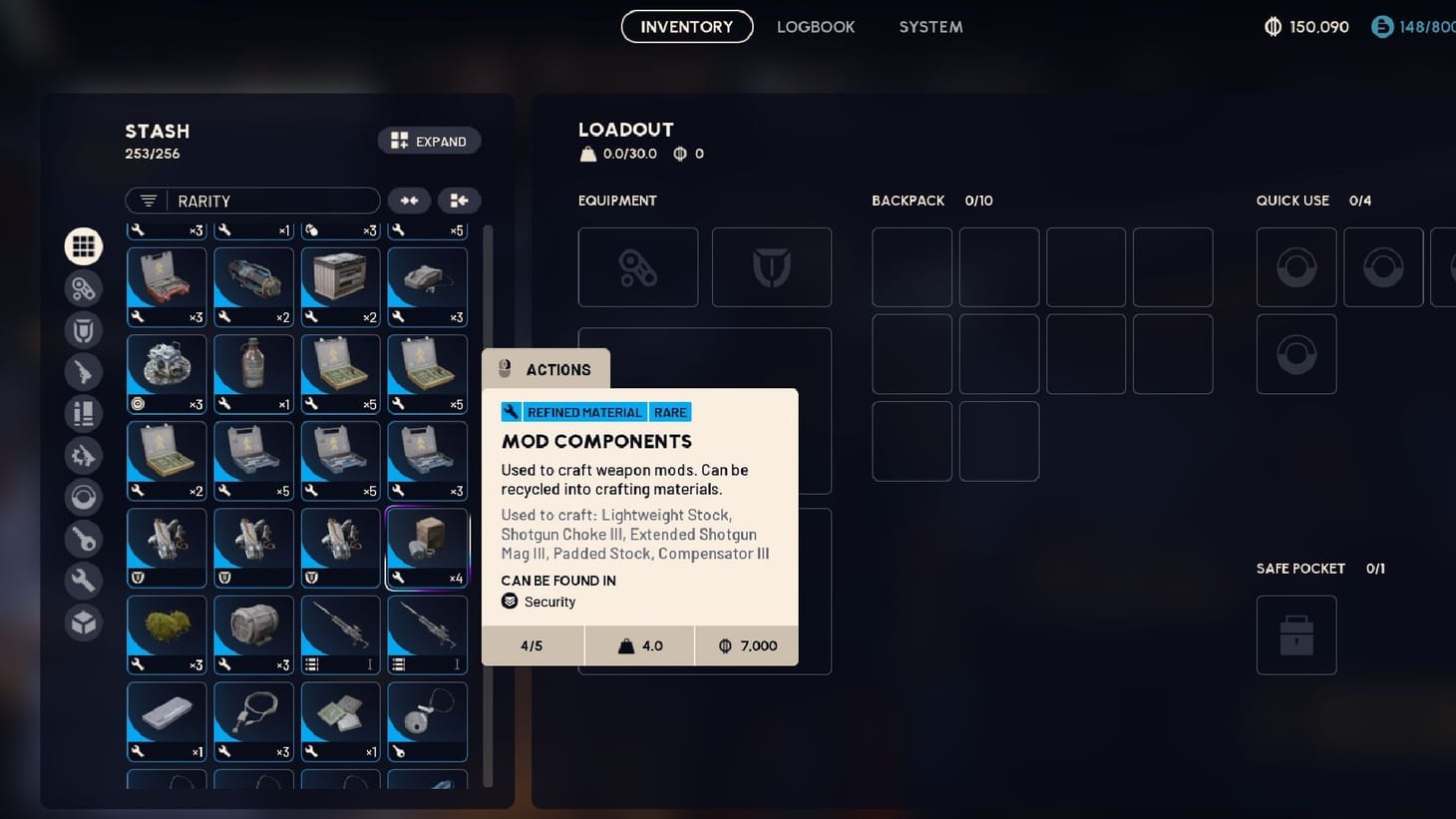Click the Safe Pocket briefcase slot
The image size is (1456, 819).
(x=1296, y=635)
